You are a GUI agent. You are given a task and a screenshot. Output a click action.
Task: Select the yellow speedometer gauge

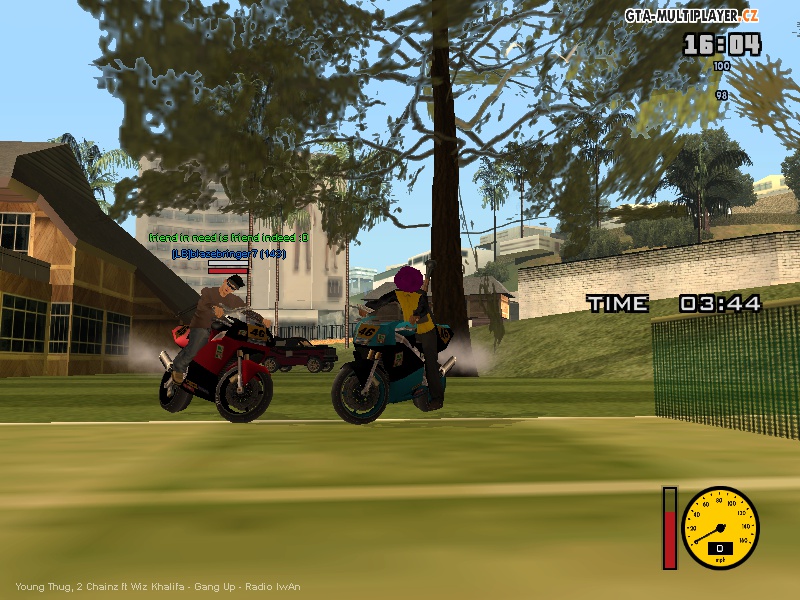click(x=720, y=528)
